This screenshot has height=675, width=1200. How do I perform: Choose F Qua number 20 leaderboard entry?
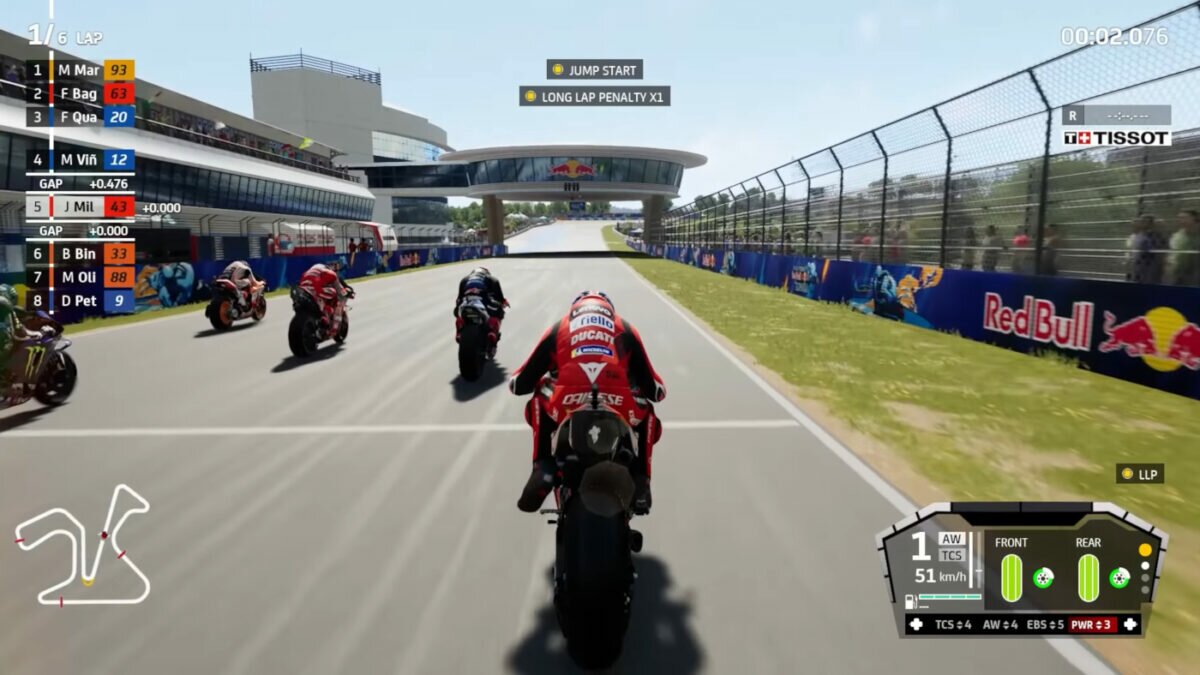[80, 117]
